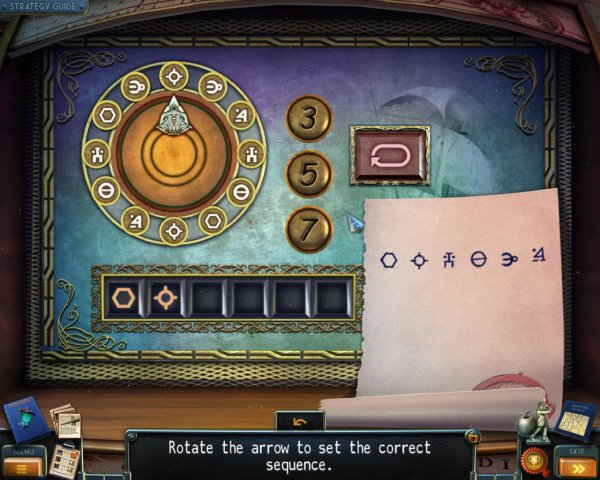Open the map in the corner
The height and width of the screenshot is (480, 600).
(574, 420)
